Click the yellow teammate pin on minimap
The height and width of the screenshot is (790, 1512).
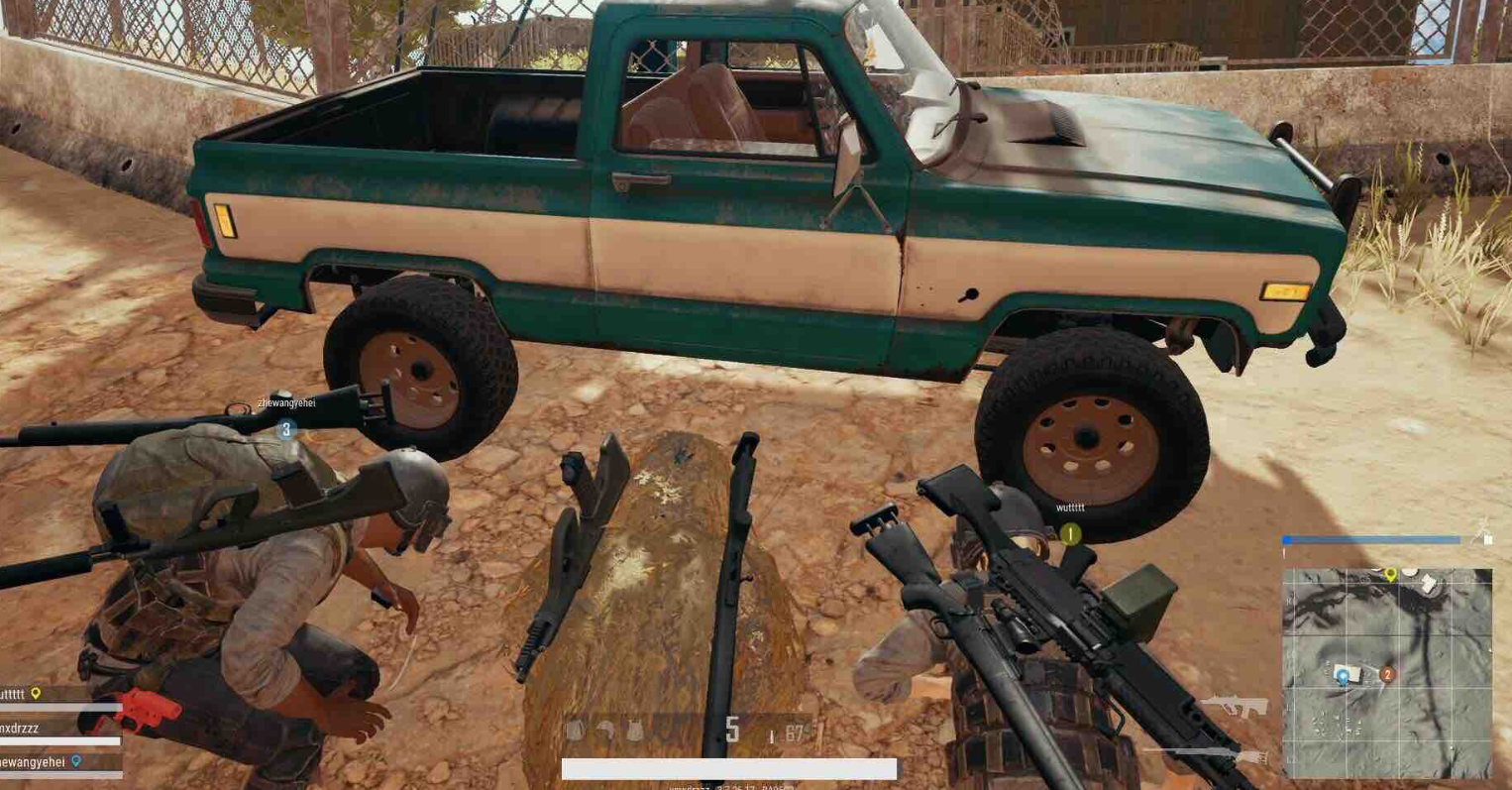1390,574
